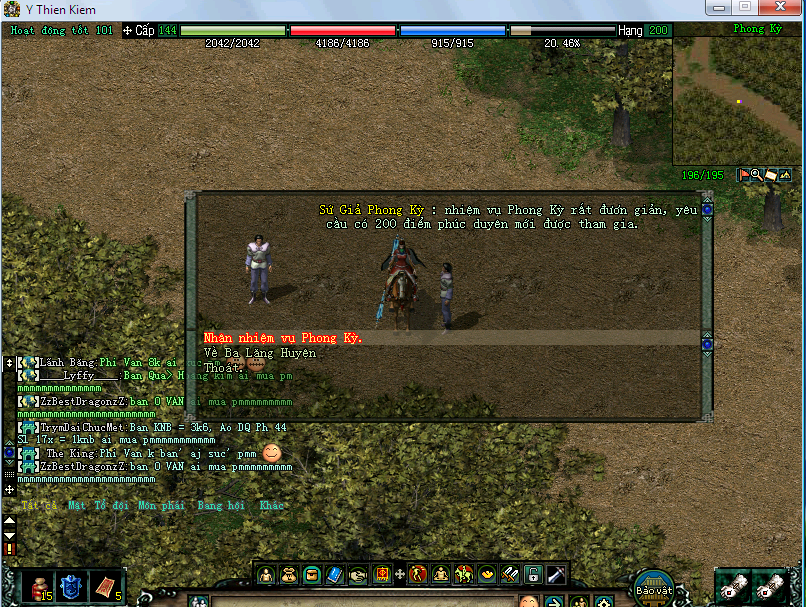The height and width of the screenshot is (607, 806).
Task: Open the money bag inventory icon
Action: pos(289,575)
